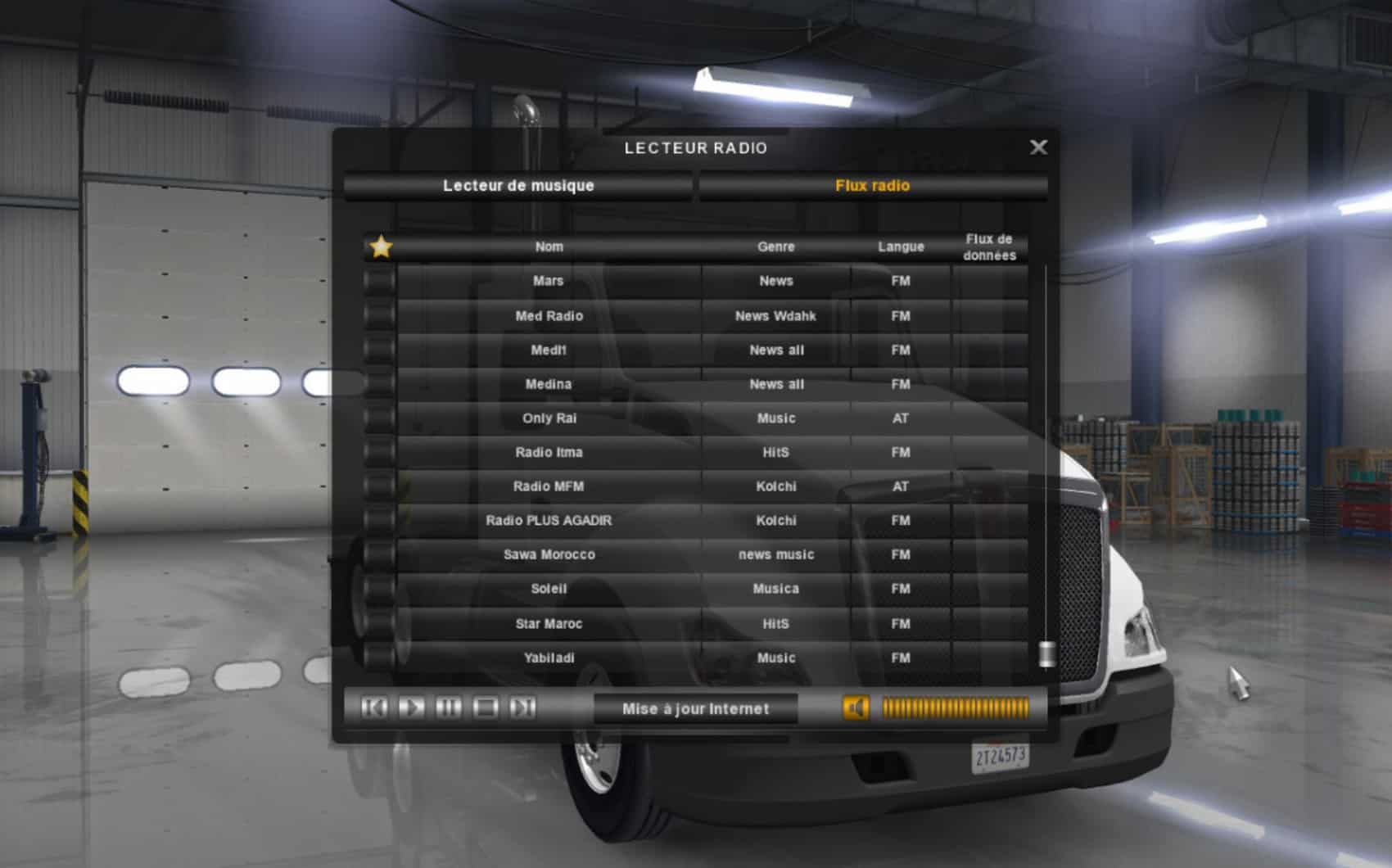Switch to the Lecteur de musique tab
The width and height of the screenshot is (1392, 868).
pyautogui.click(x=518, y=186)
